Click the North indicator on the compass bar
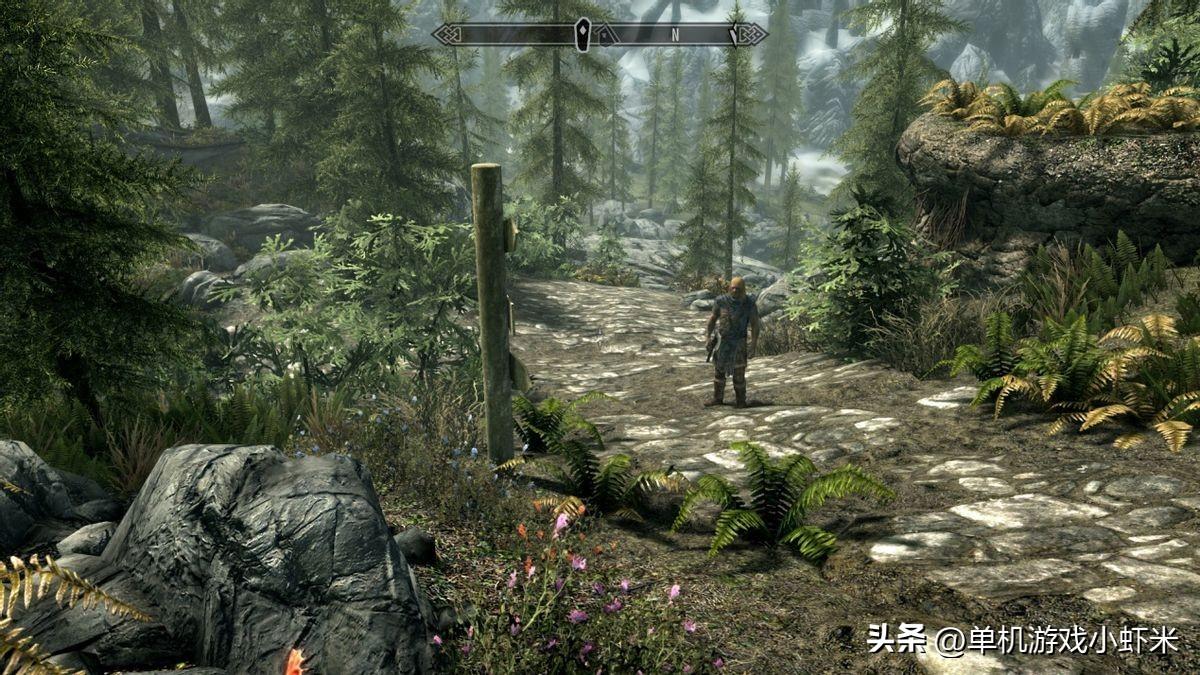1200x675 pixels. tap(675, 34)
